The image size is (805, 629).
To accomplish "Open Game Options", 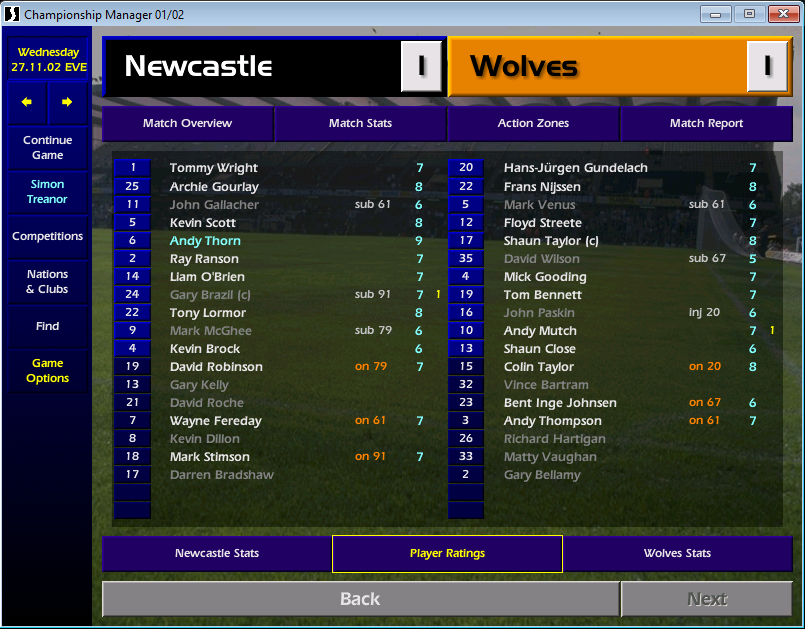I will coord(47,371).
